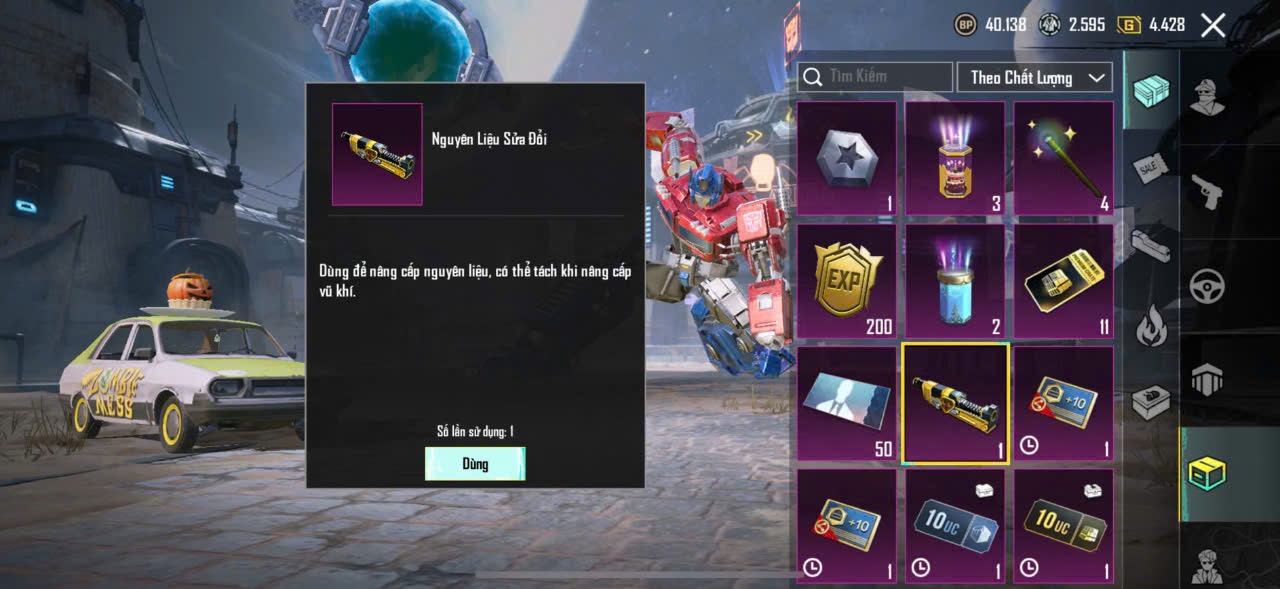Select the portrait card with count 50
The width and height of the screenshot is (1280, 589).
(x=846, y=404)
